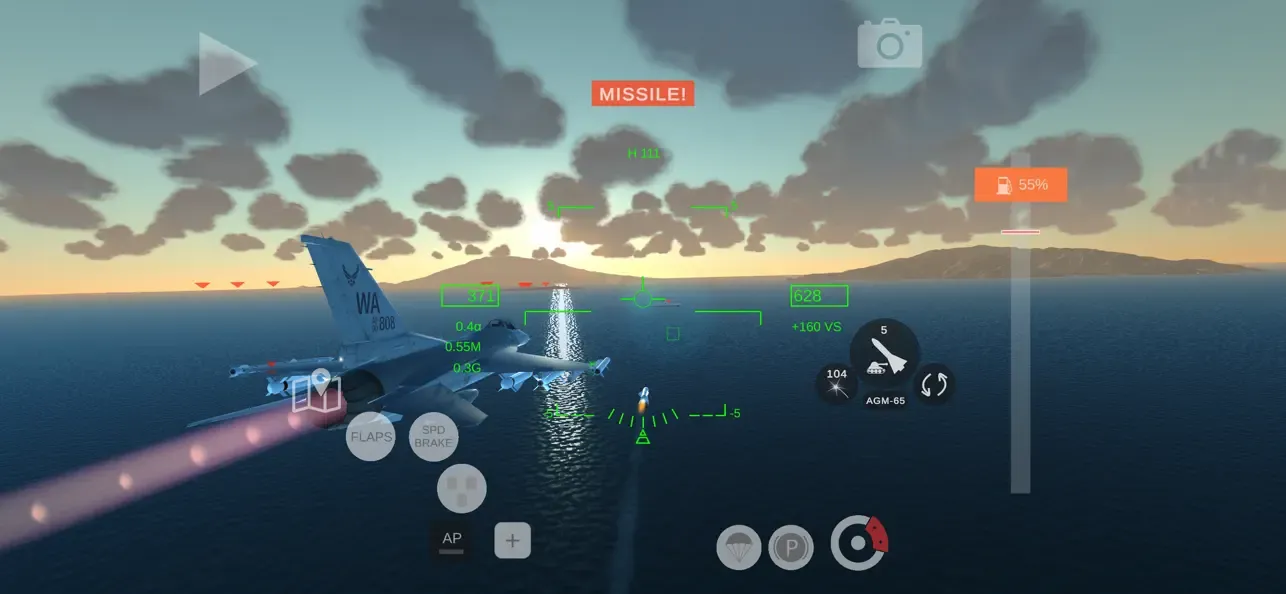Toggle the FLAPS button
Image resolution: width=1286 pixels, height=594 pixels.
pyautogui.click(x=370, y=436)
